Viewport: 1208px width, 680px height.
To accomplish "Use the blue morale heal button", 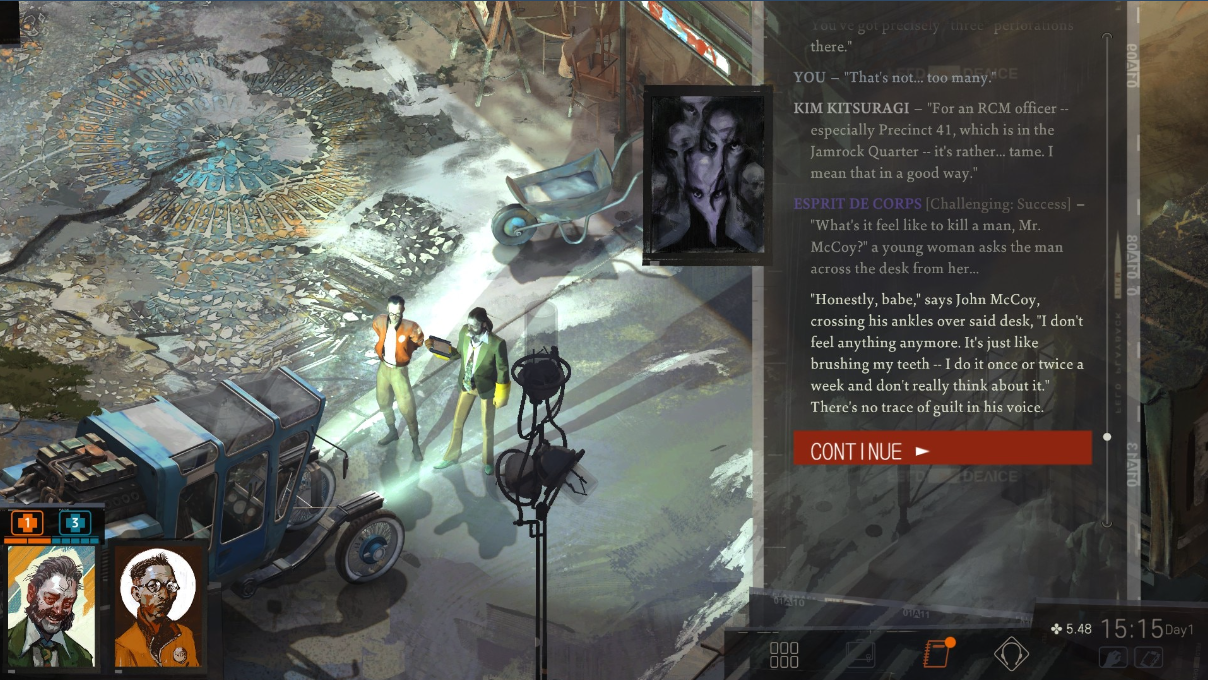I will coord(74,523).
